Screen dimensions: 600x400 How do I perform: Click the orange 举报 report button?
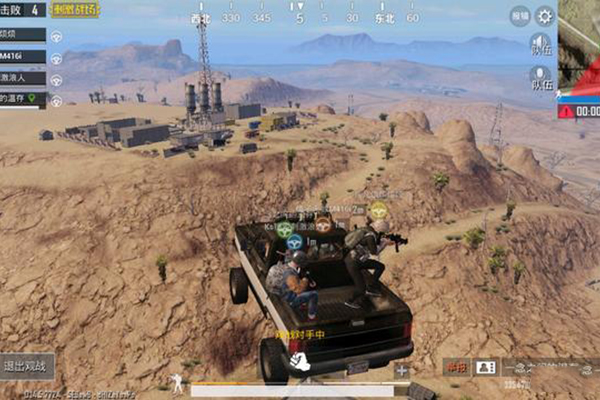point(457,368)
